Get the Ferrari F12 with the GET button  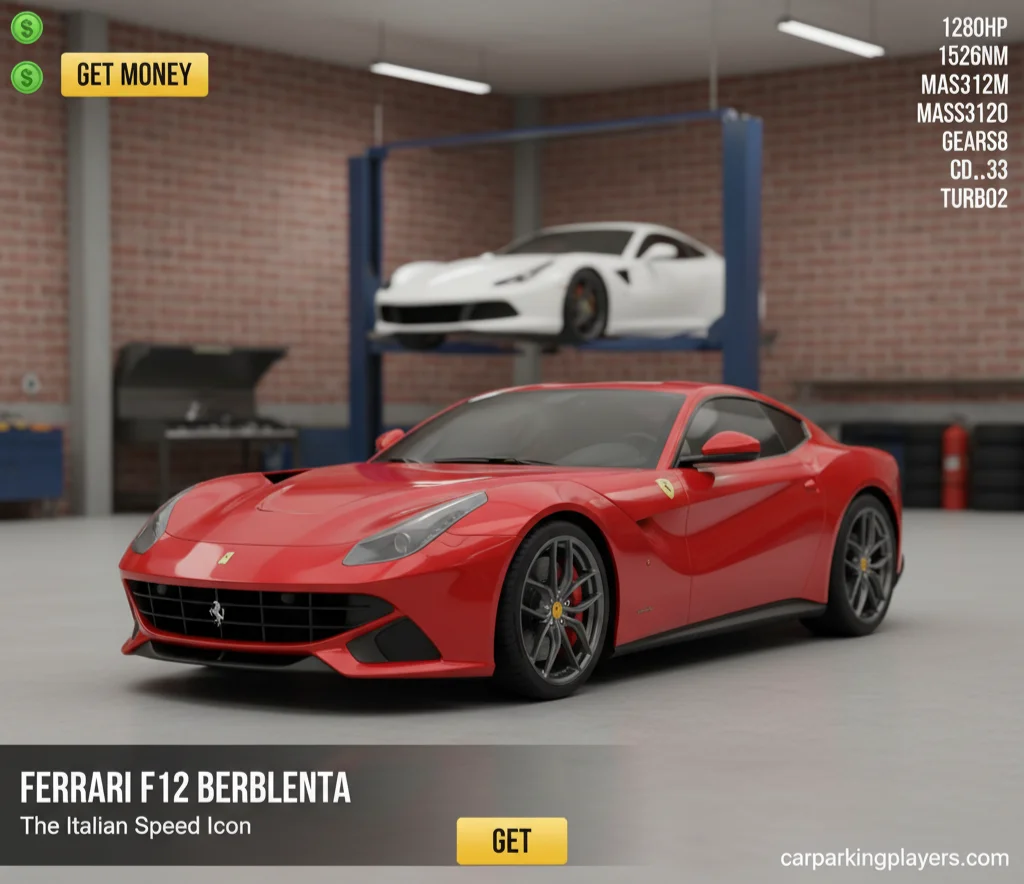point(511,840)
